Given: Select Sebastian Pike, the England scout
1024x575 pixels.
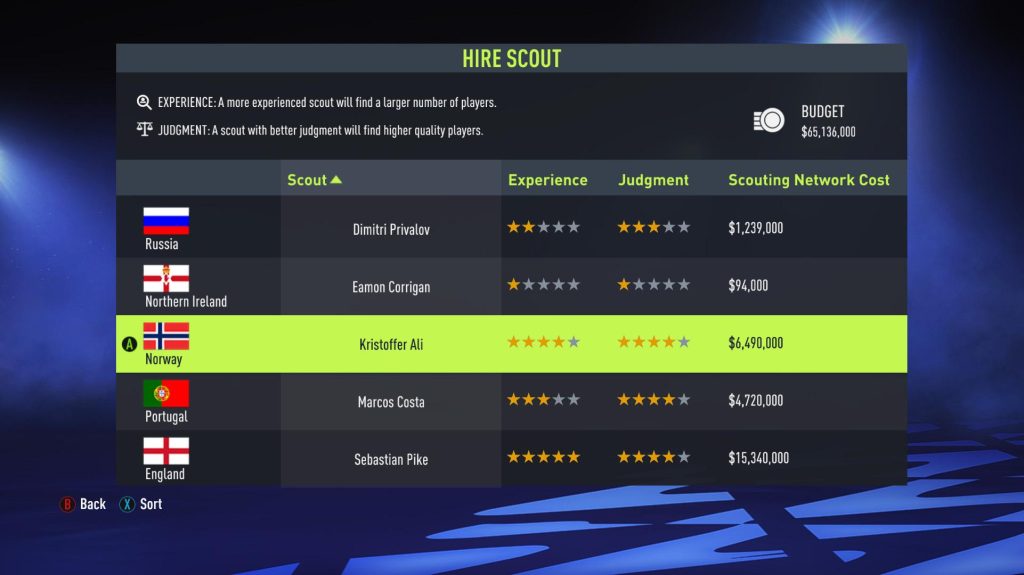Looking at the screenshot, I should tap(391, 460).
